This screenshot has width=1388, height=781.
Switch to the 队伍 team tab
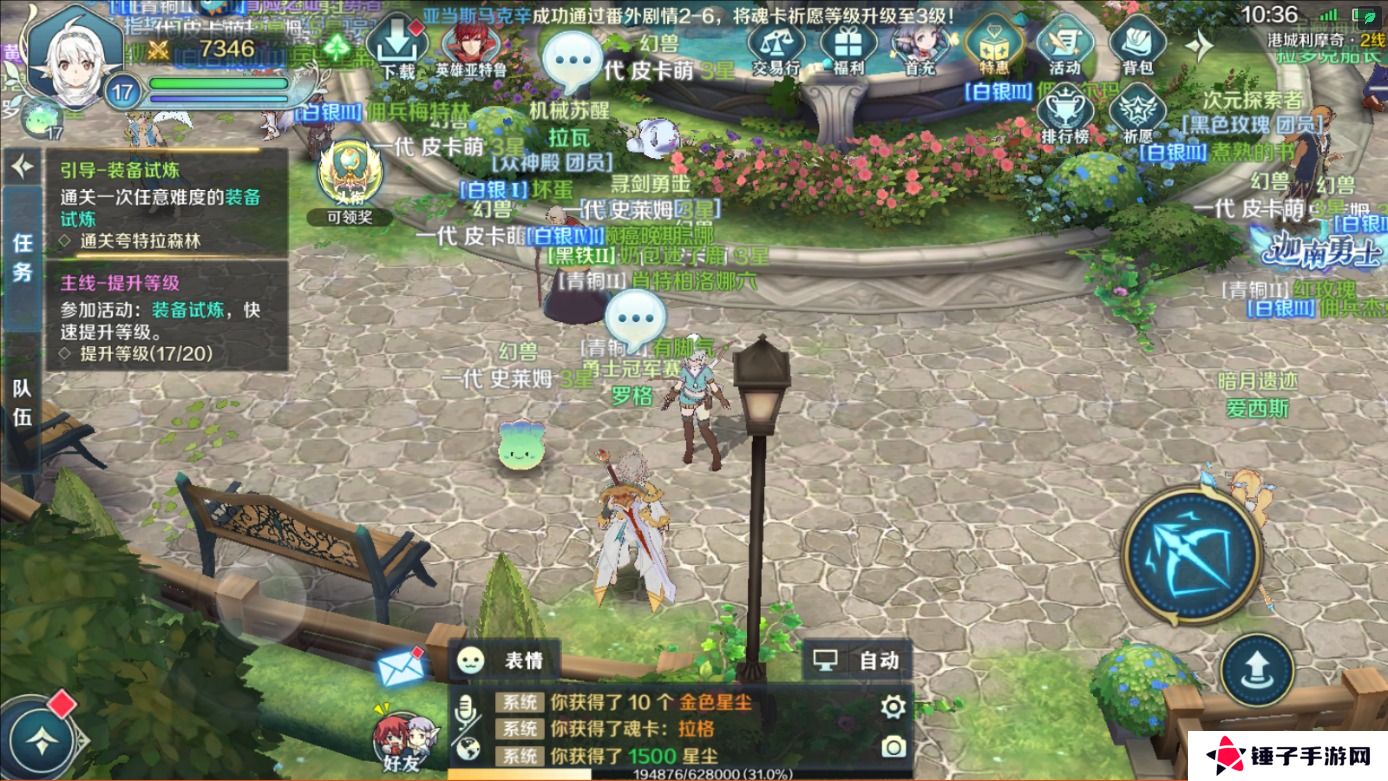22,402
